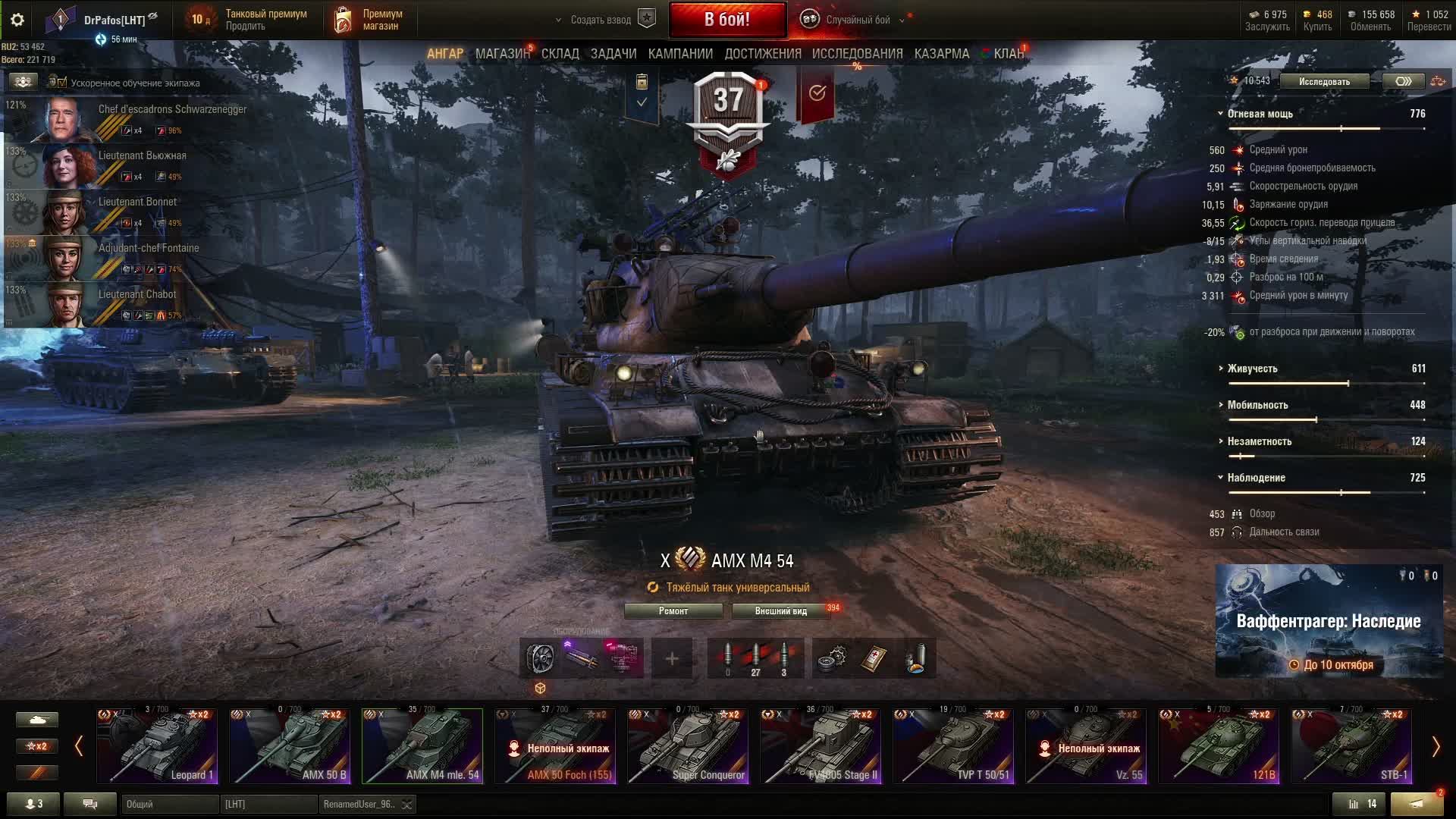Open the Случайный бой battle type dropdown

(901, 20)
